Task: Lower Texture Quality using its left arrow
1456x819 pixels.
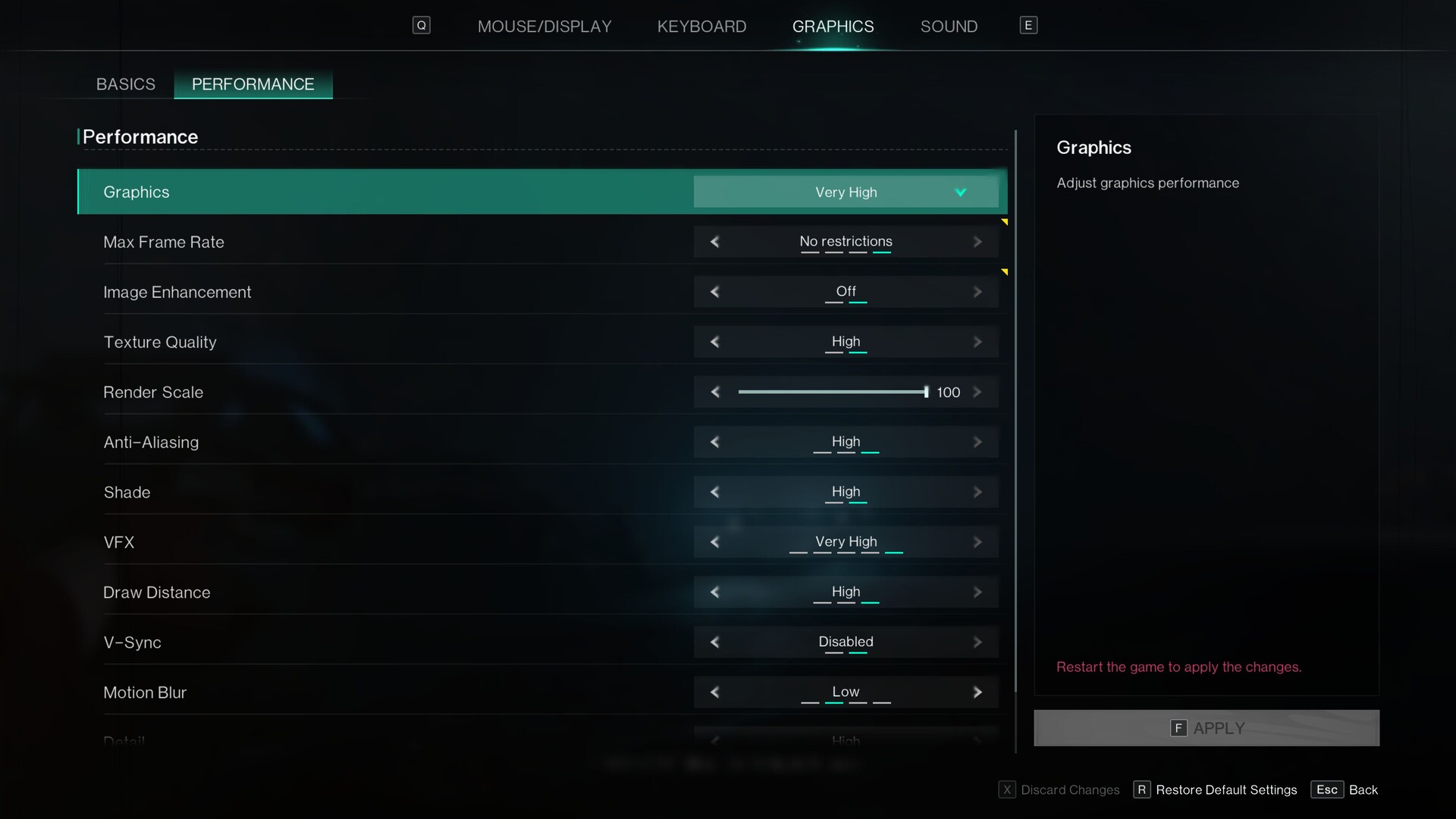Action: click(x=714, y=342)
